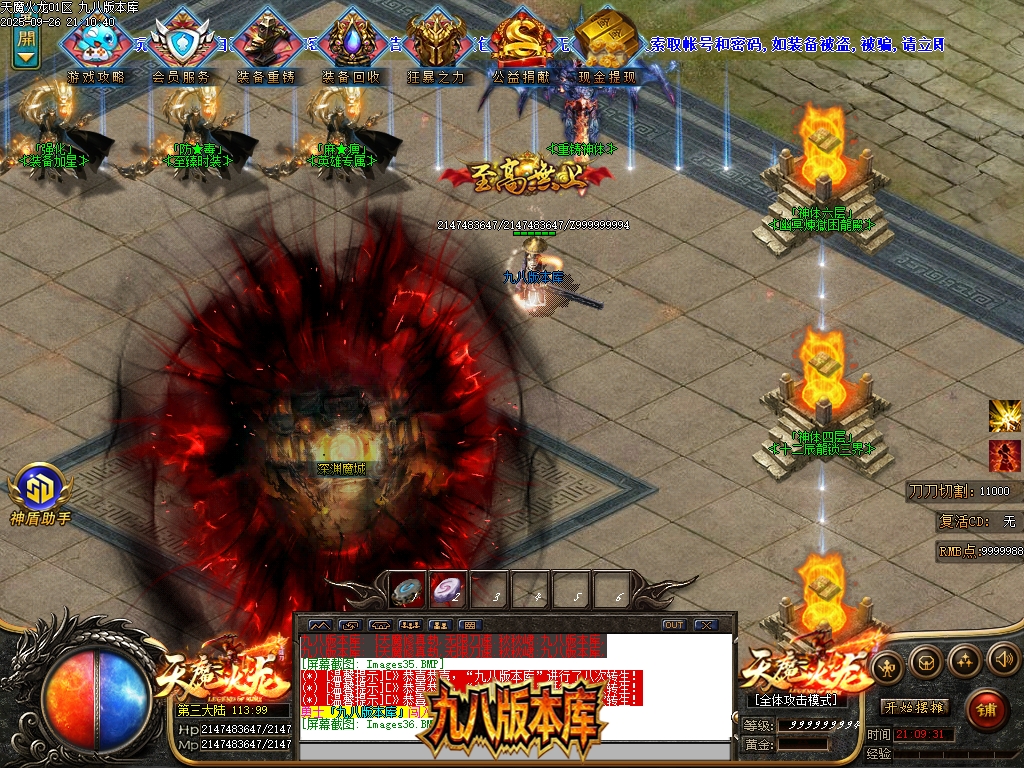Select the 狂暴之力 golden helmet icon
Viewport: 1024px width, 768px height.
[436, 44]
